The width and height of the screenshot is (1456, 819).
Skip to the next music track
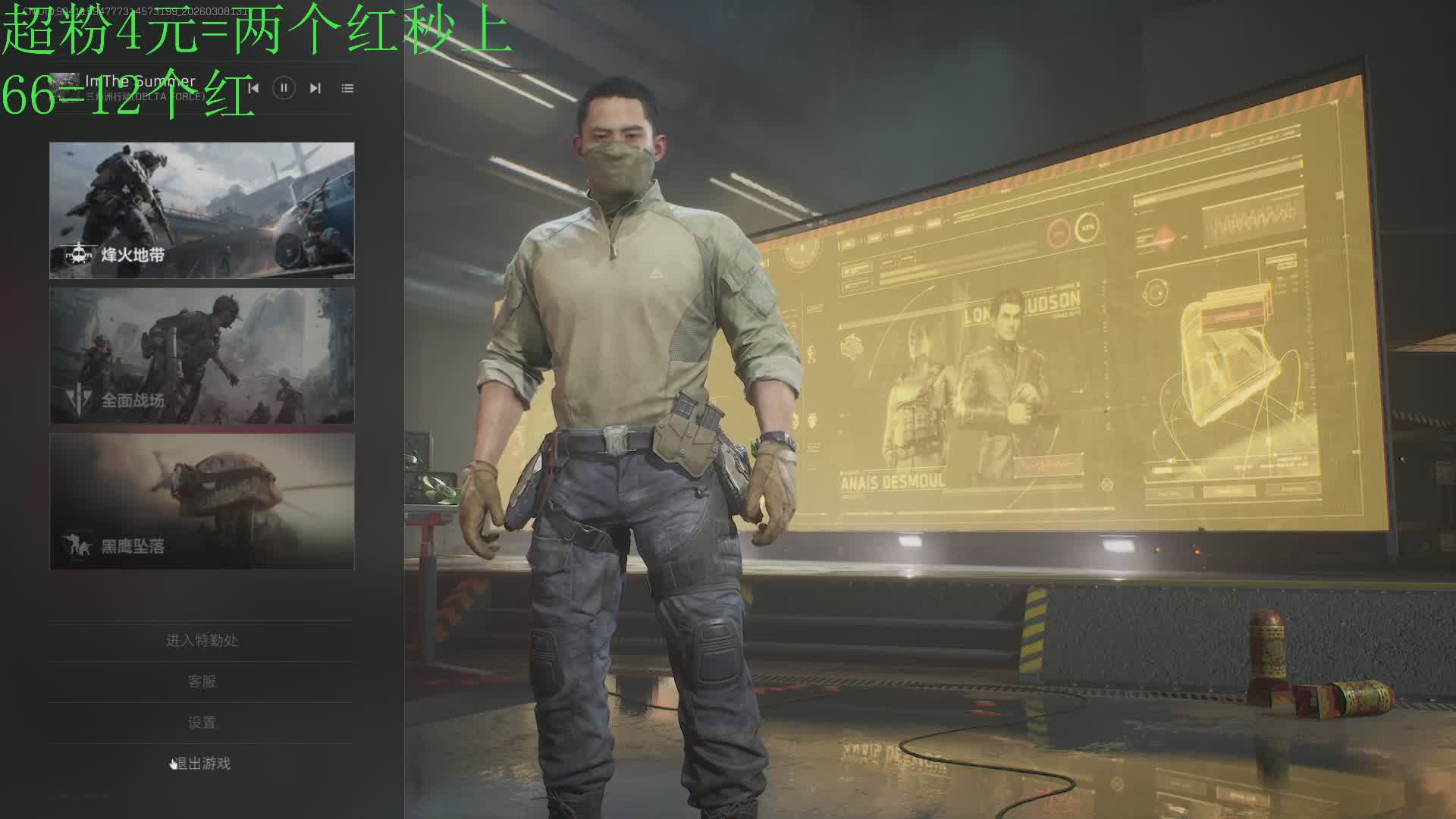315,89
